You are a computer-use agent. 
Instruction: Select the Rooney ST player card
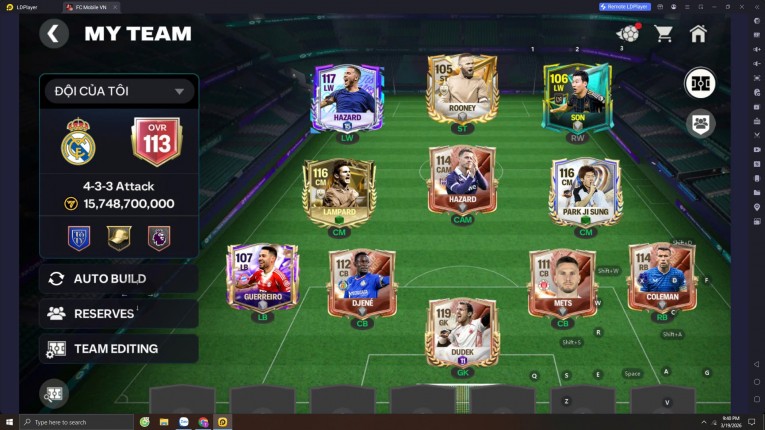pyautogui.click(x=461, y=92)
